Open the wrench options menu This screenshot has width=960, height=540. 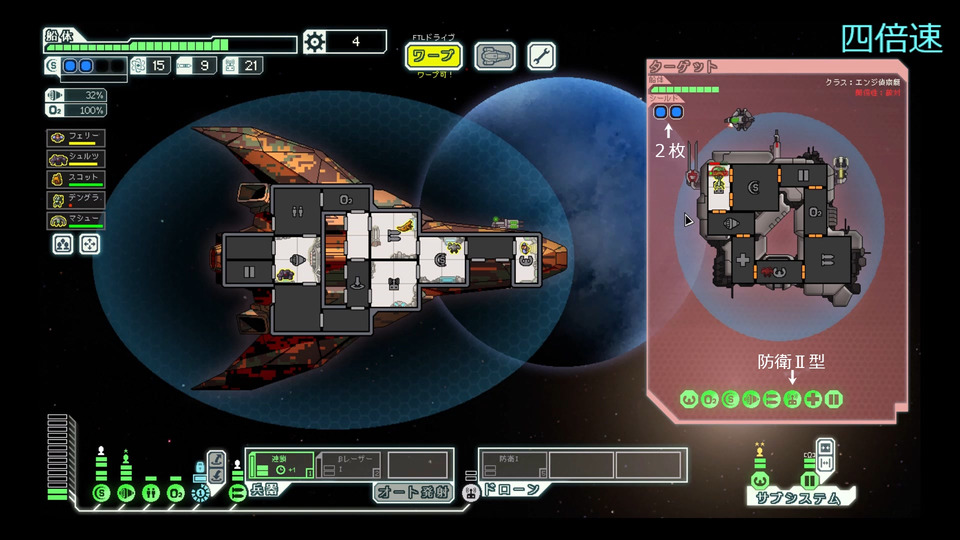(541, 56)
